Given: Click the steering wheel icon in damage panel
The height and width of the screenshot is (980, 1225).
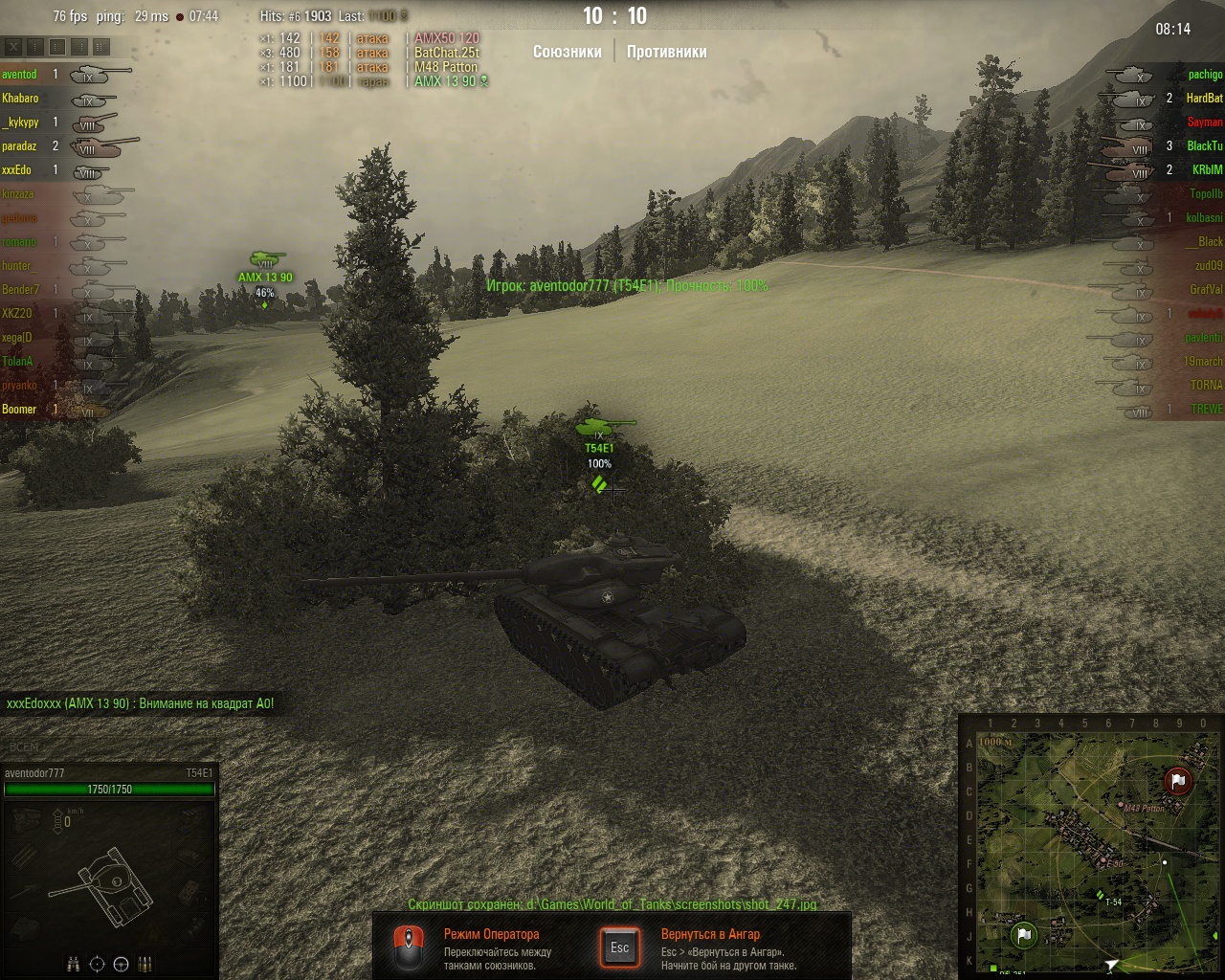Looking at the screenshot, I should [121, 965].
